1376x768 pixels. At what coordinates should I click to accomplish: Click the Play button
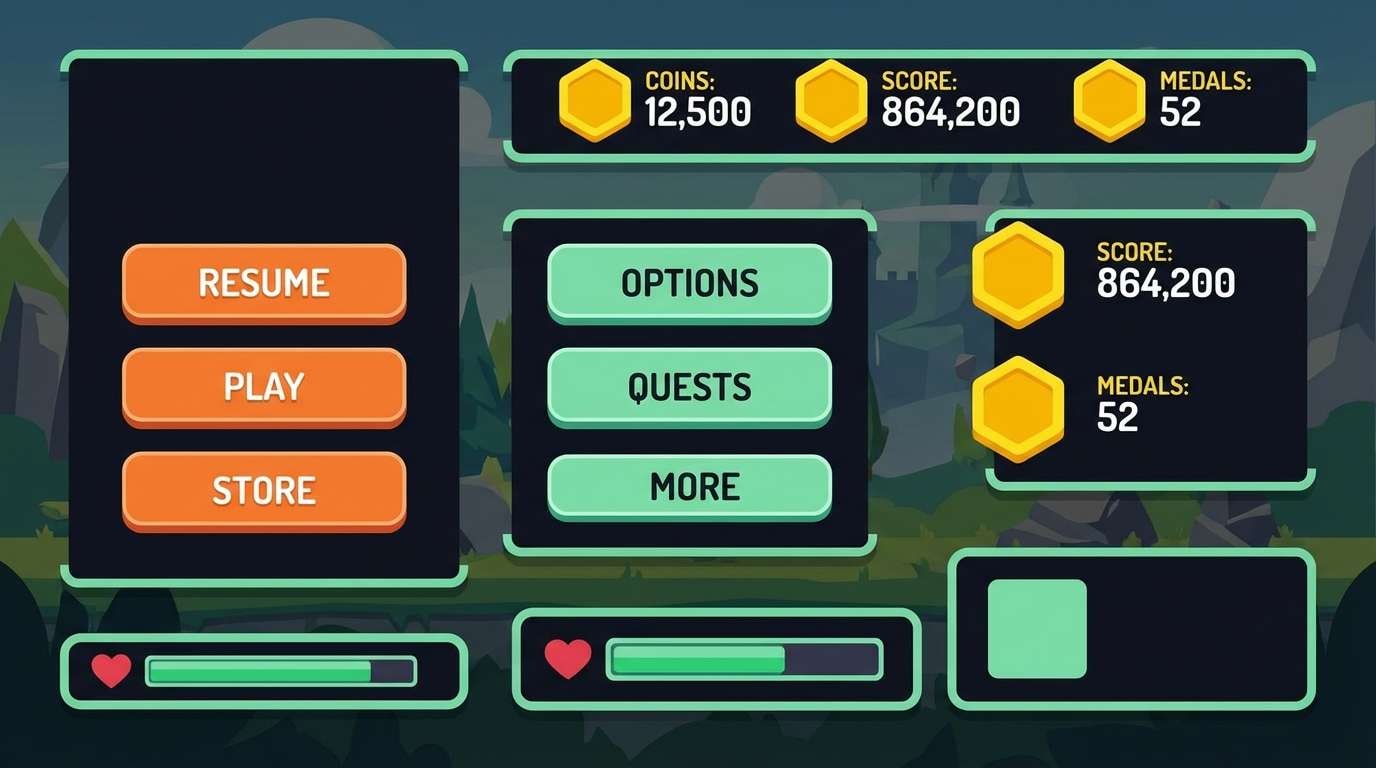(263, 386)
